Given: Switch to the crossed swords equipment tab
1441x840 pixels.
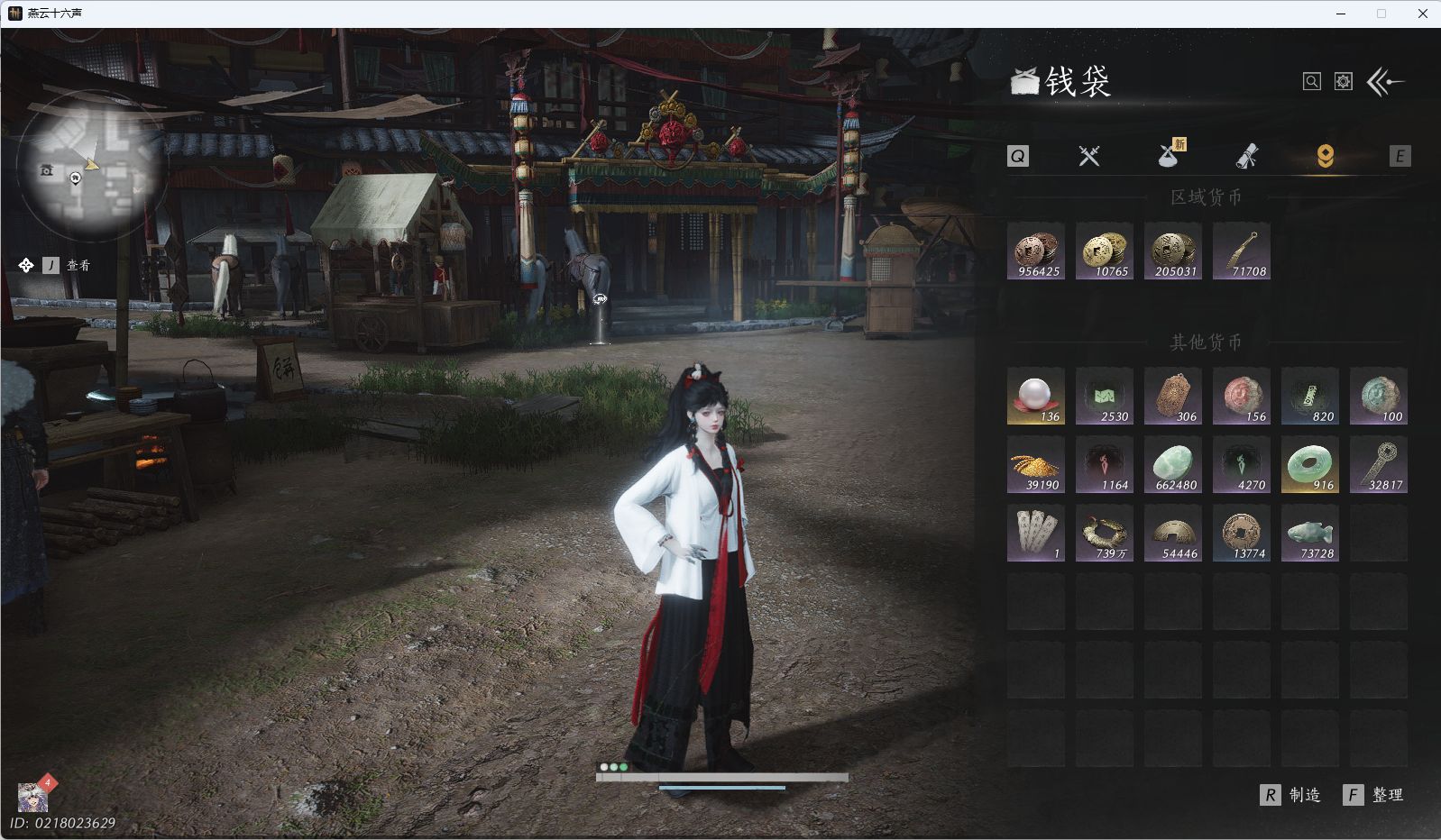Looking at the screenshot, I should pyautogui.click(x=1089, y=156).
